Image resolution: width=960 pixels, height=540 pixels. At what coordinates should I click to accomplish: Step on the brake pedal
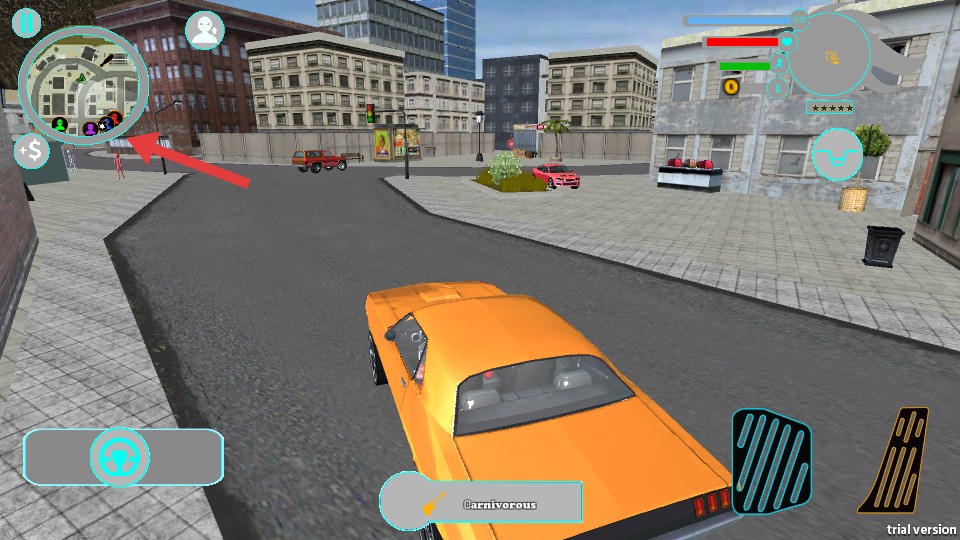(771, 461)
